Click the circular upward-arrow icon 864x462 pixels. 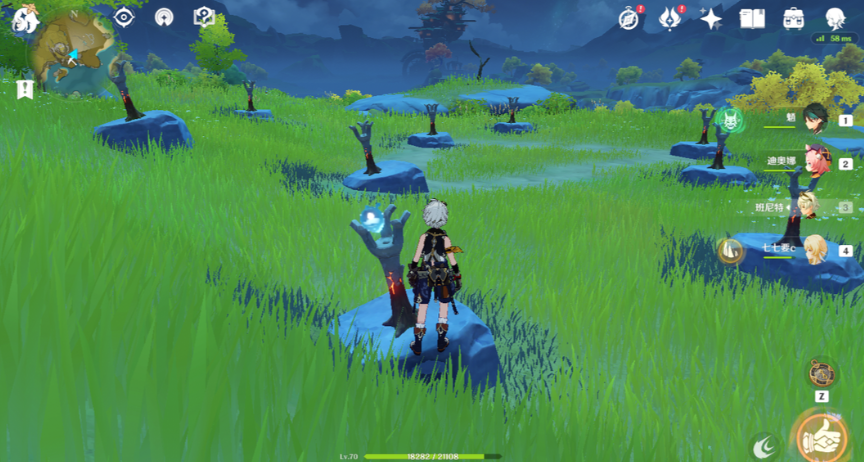pyautogui.click(x=164, y=17)
